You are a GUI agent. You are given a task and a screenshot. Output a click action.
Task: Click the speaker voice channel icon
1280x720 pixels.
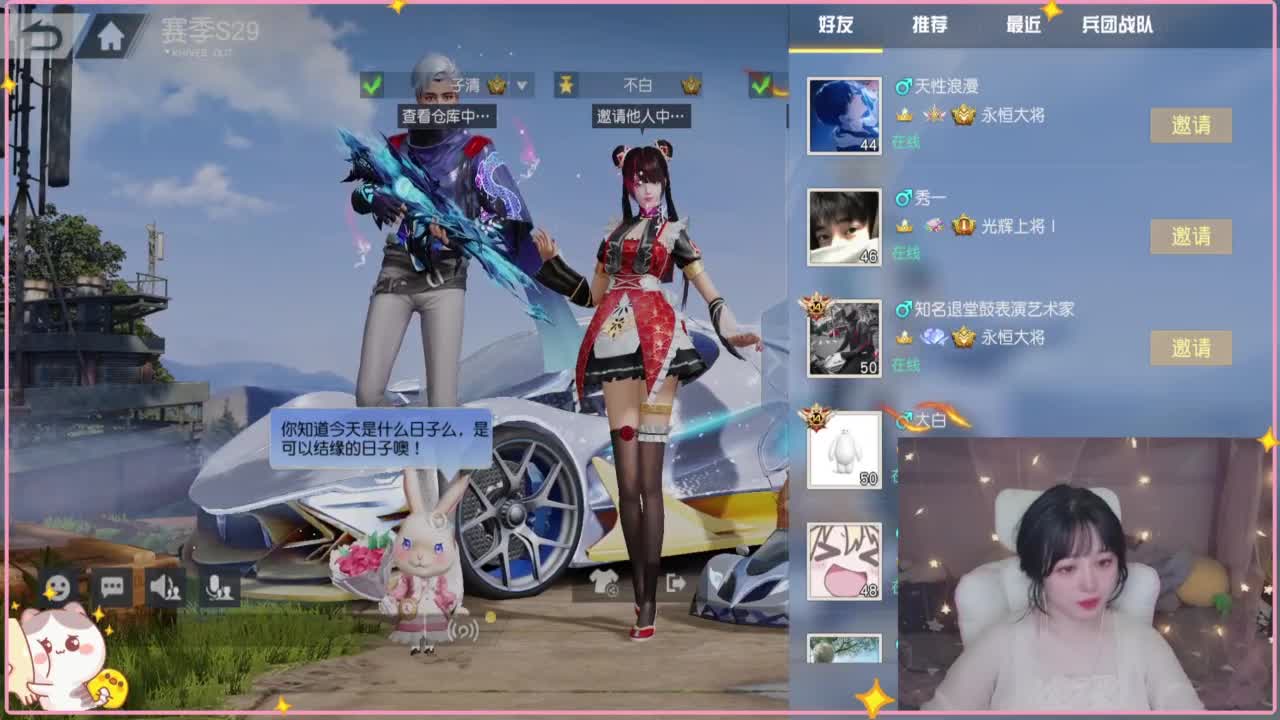pyautogui.click(x=168, y=589)
